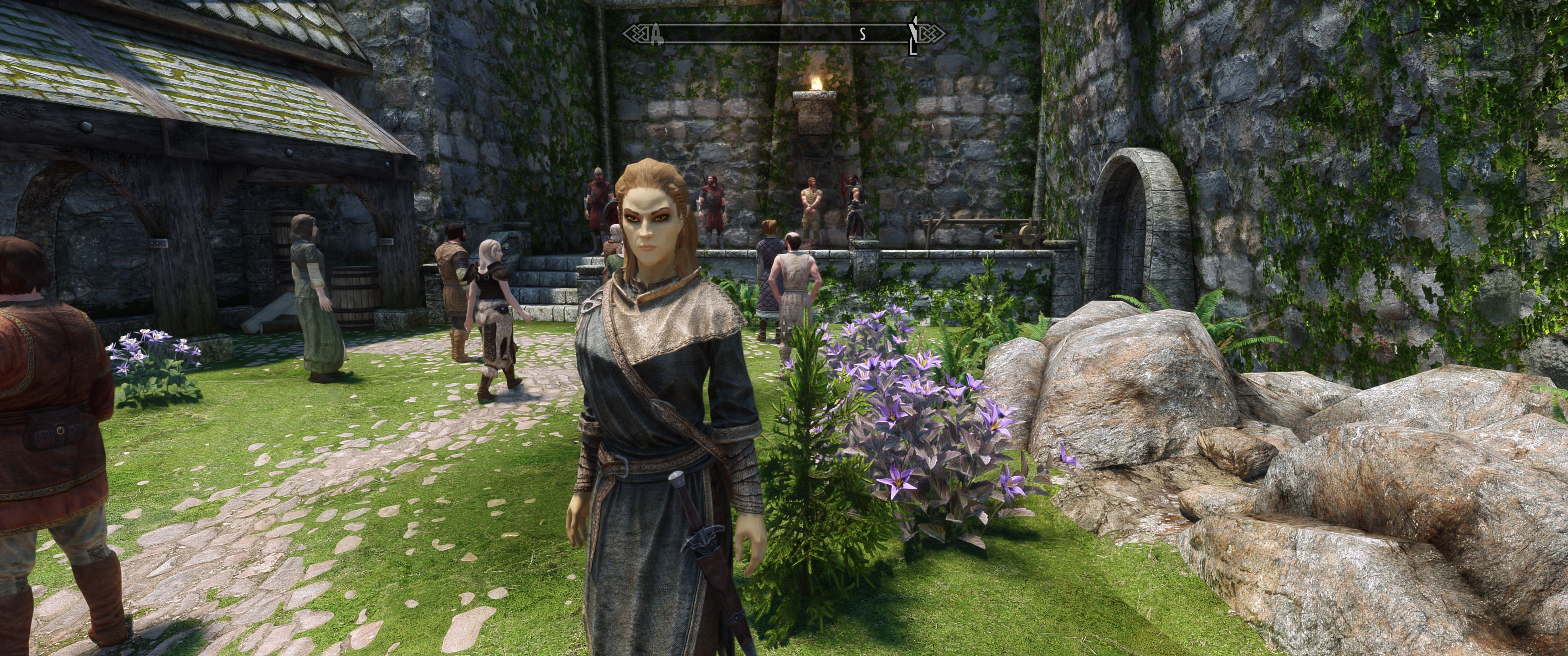
Task: Click the South heading letter on the compass
Action: click(x=862, y=35)
